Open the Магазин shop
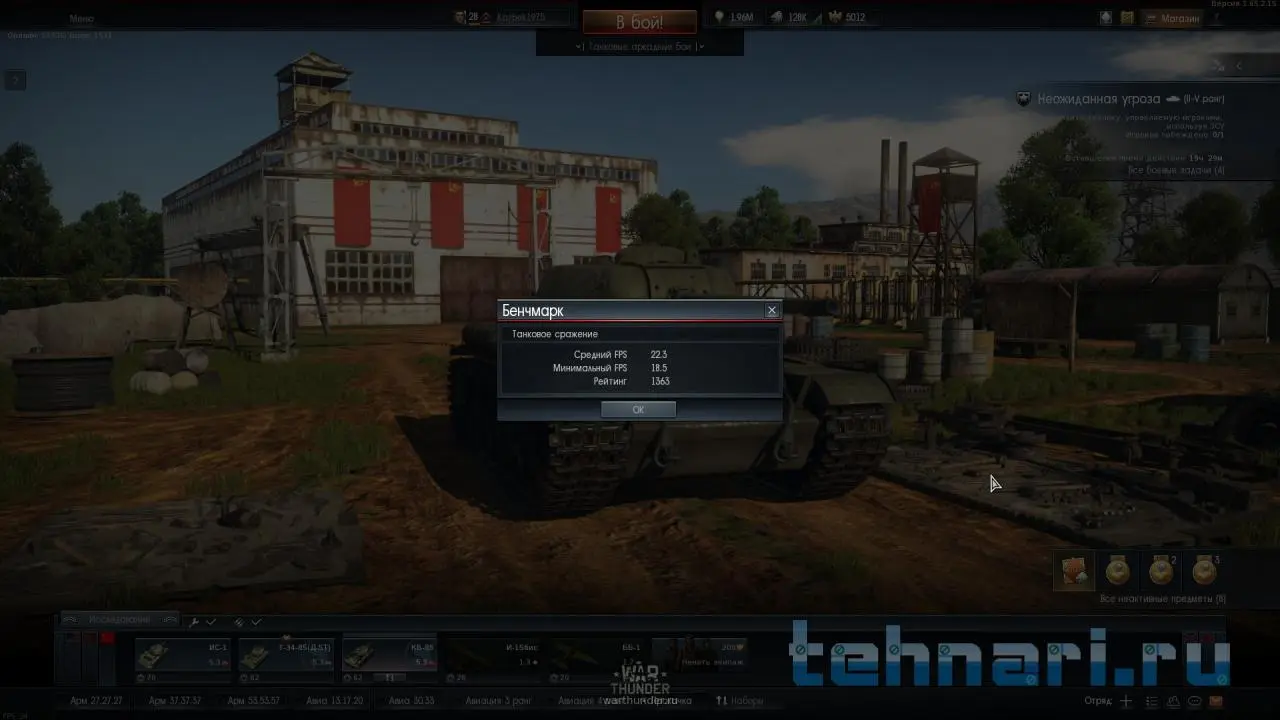 tap(1180, 18)
